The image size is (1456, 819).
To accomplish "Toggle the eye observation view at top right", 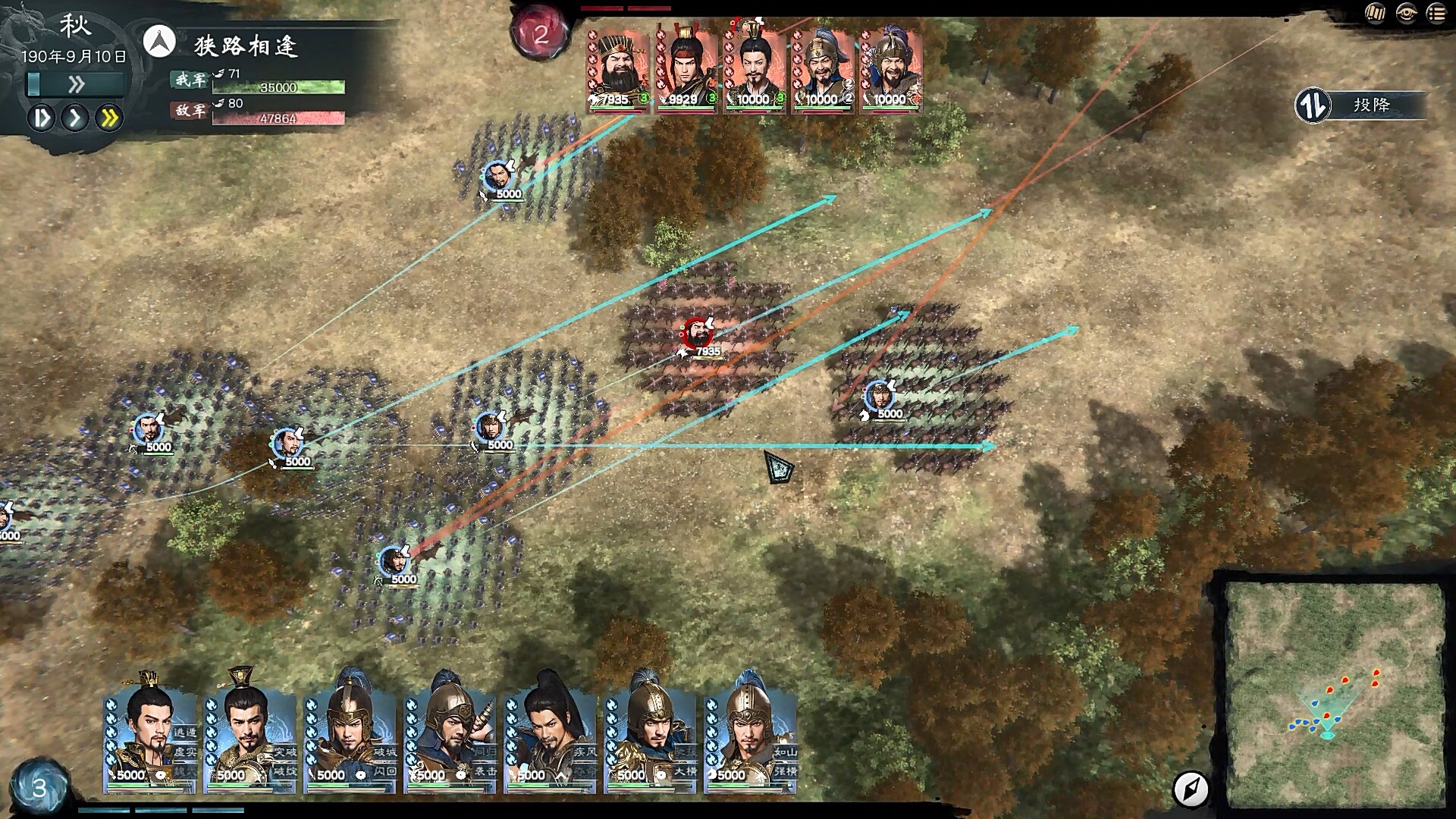I will click(x=1407, y=13).
